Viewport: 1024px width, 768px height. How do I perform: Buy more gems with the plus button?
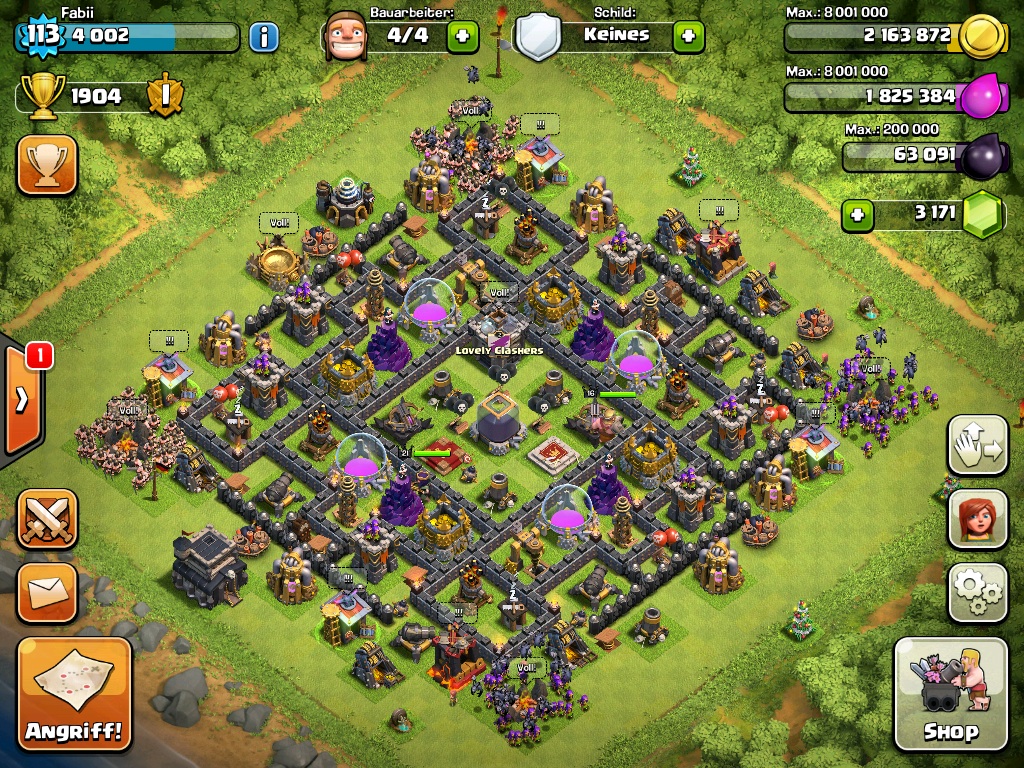[x=856, y=215]
